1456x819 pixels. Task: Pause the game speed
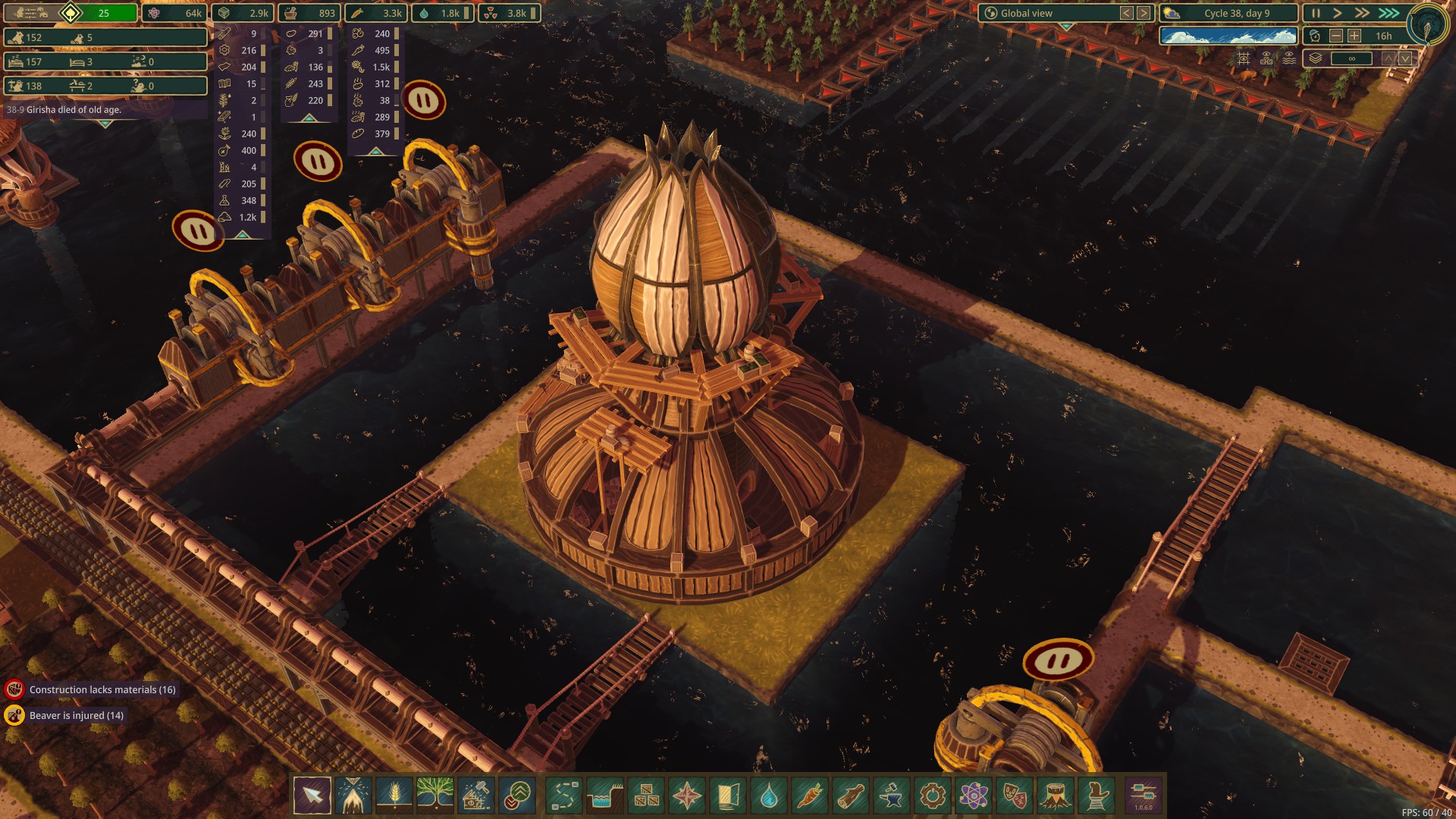(1316, 13)
